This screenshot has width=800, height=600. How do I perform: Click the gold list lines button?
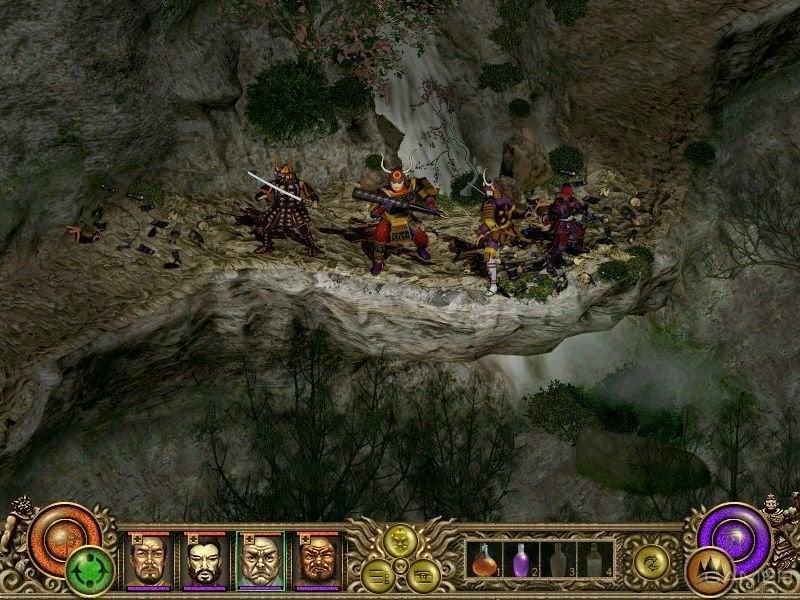click(377, 573)
